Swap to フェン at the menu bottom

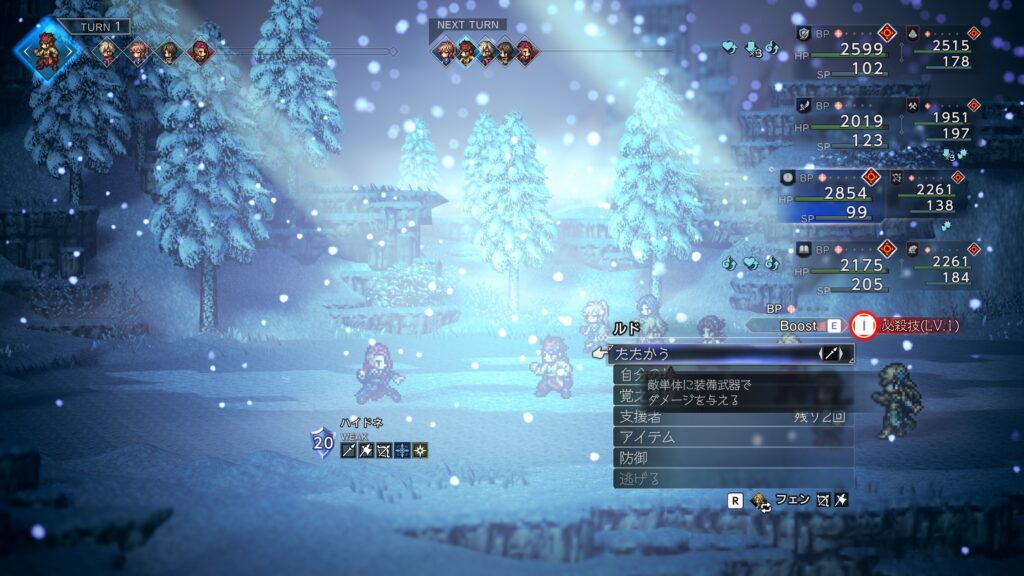[x=790, y=499]
